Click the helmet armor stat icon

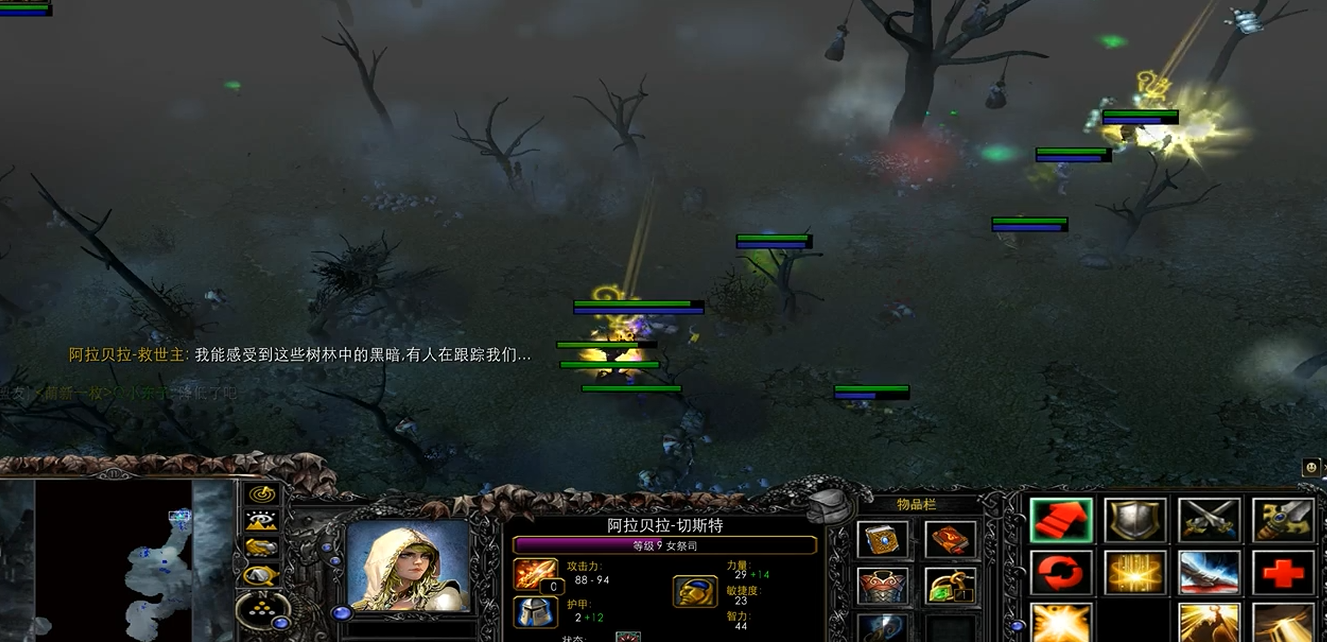coord(533,611)
